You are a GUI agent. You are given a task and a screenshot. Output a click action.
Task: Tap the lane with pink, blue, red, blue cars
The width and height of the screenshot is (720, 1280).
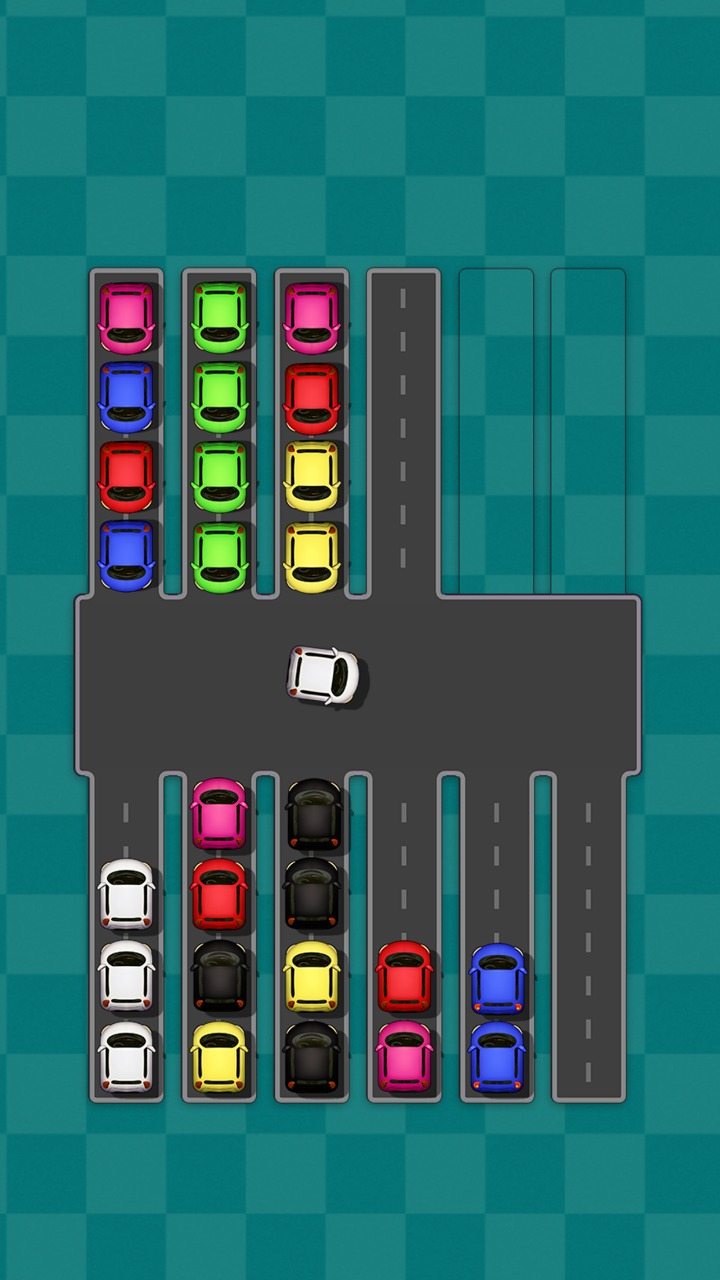(126, 435)
